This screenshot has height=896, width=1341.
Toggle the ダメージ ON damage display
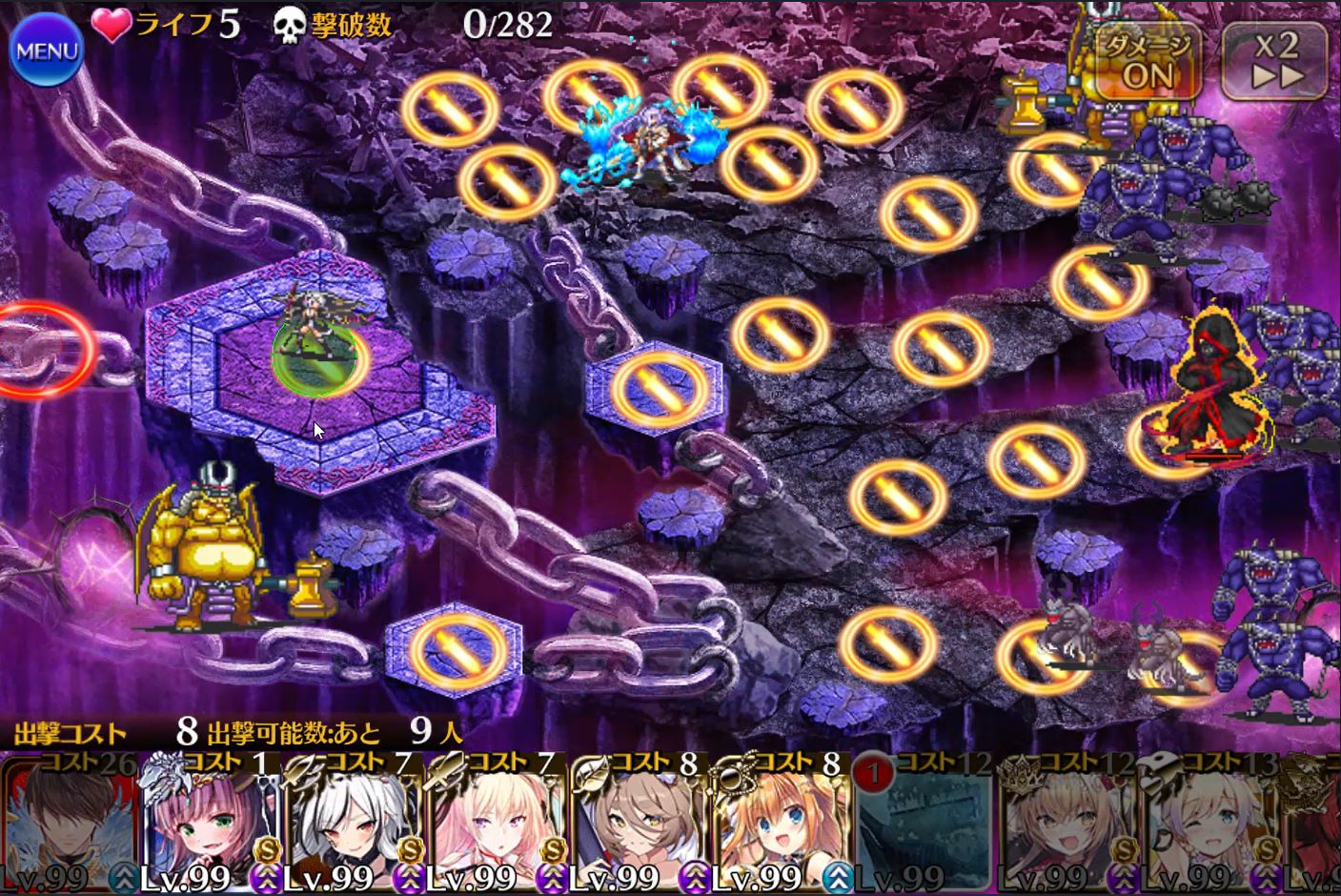pos(1147,60)
